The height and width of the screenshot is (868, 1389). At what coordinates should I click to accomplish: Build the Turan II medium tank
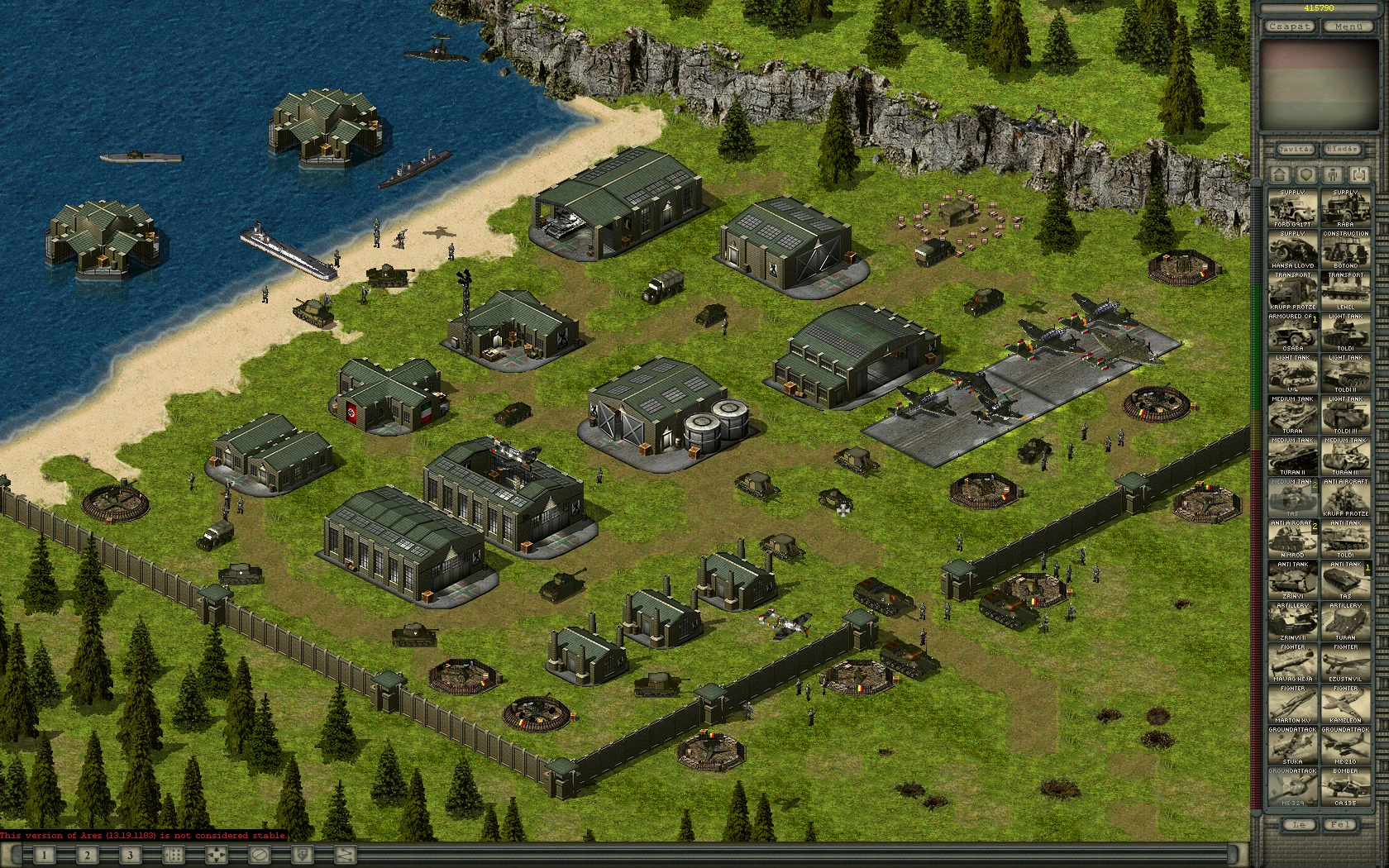1293,456
